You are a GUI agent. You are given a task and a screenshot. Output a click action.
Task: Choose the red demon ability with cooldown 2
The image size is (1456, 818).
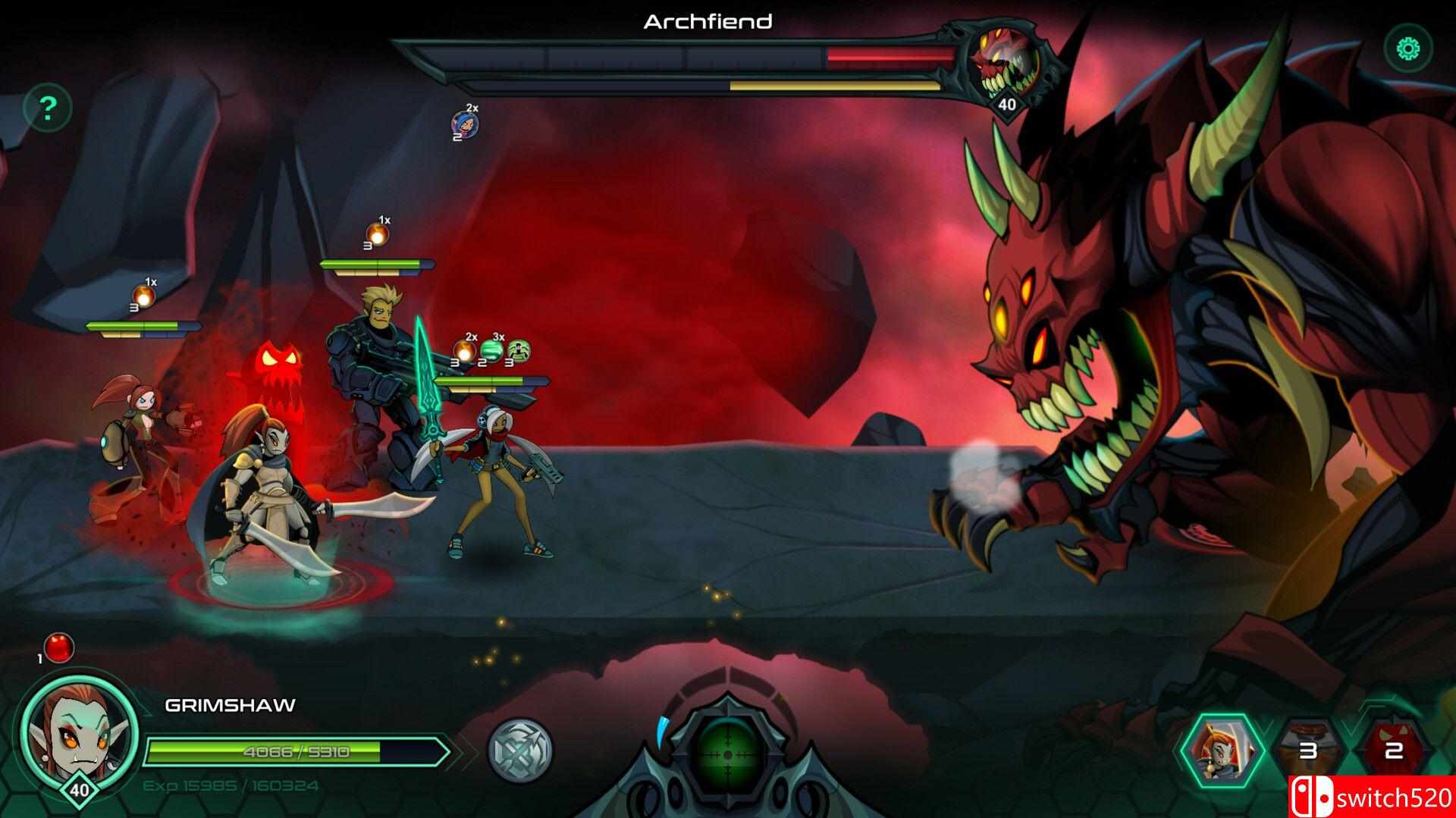pos(1392,751)
